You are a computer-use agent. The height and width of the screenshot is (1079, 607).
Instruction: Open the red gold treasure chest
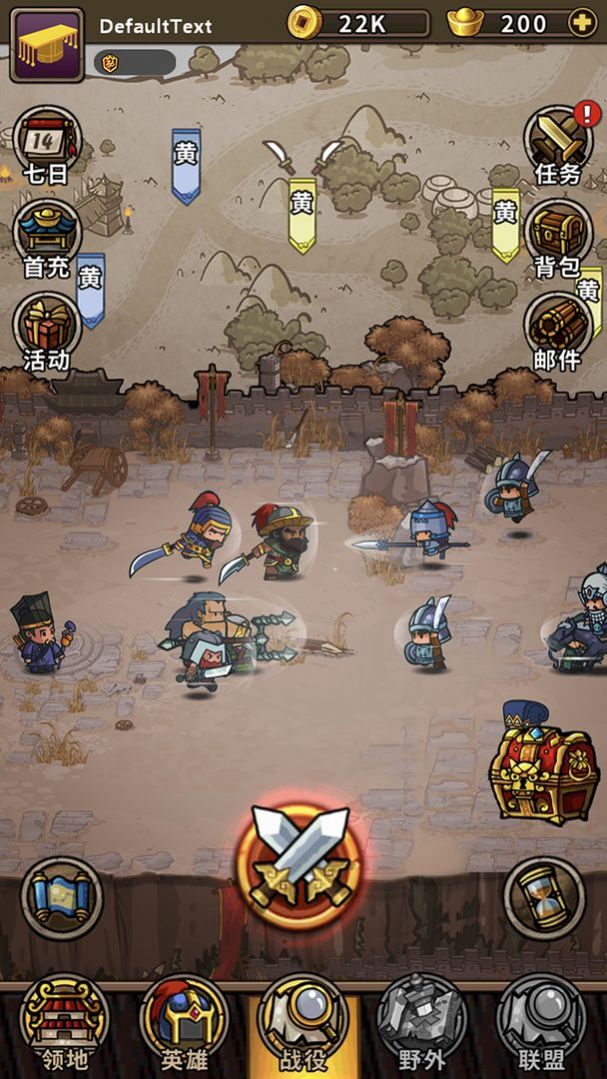(x=543, y=765)
